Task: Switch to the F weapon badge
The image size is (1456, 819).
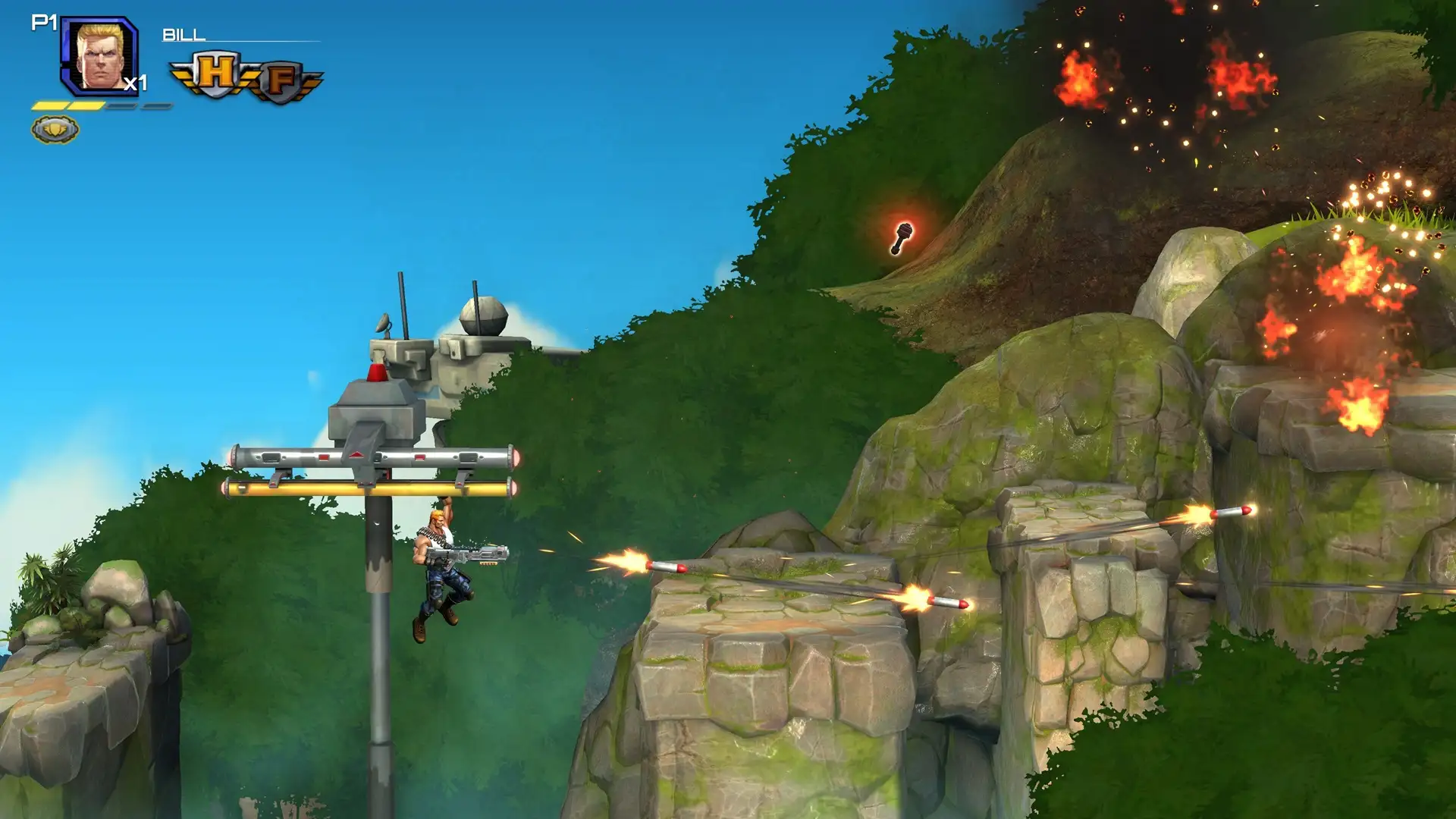Action: coord(281,80)
